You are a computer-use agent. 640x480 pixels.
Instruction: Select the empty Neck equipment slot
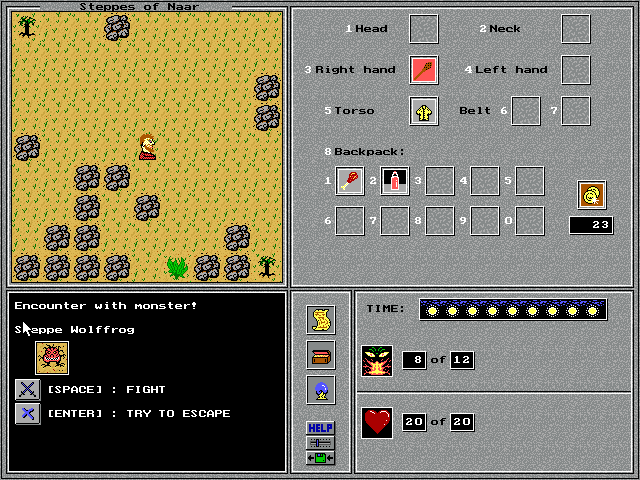(x=575, y=29)
